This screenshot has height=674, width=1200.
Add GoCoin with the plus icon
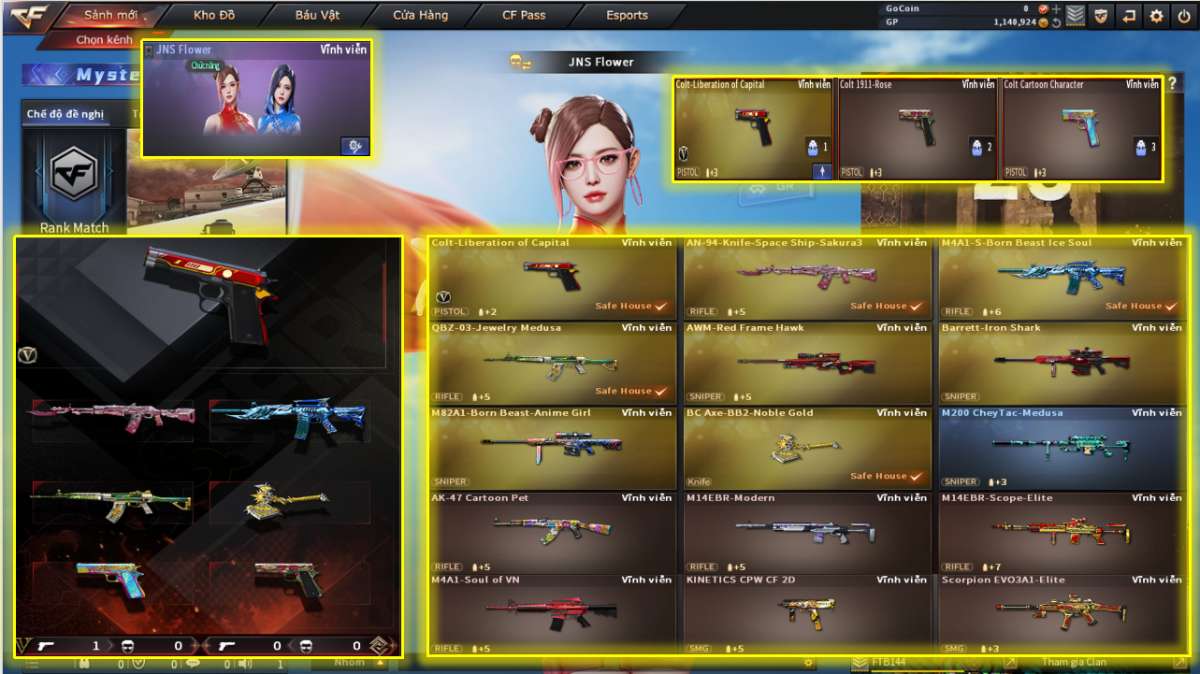coord(1056,9)
